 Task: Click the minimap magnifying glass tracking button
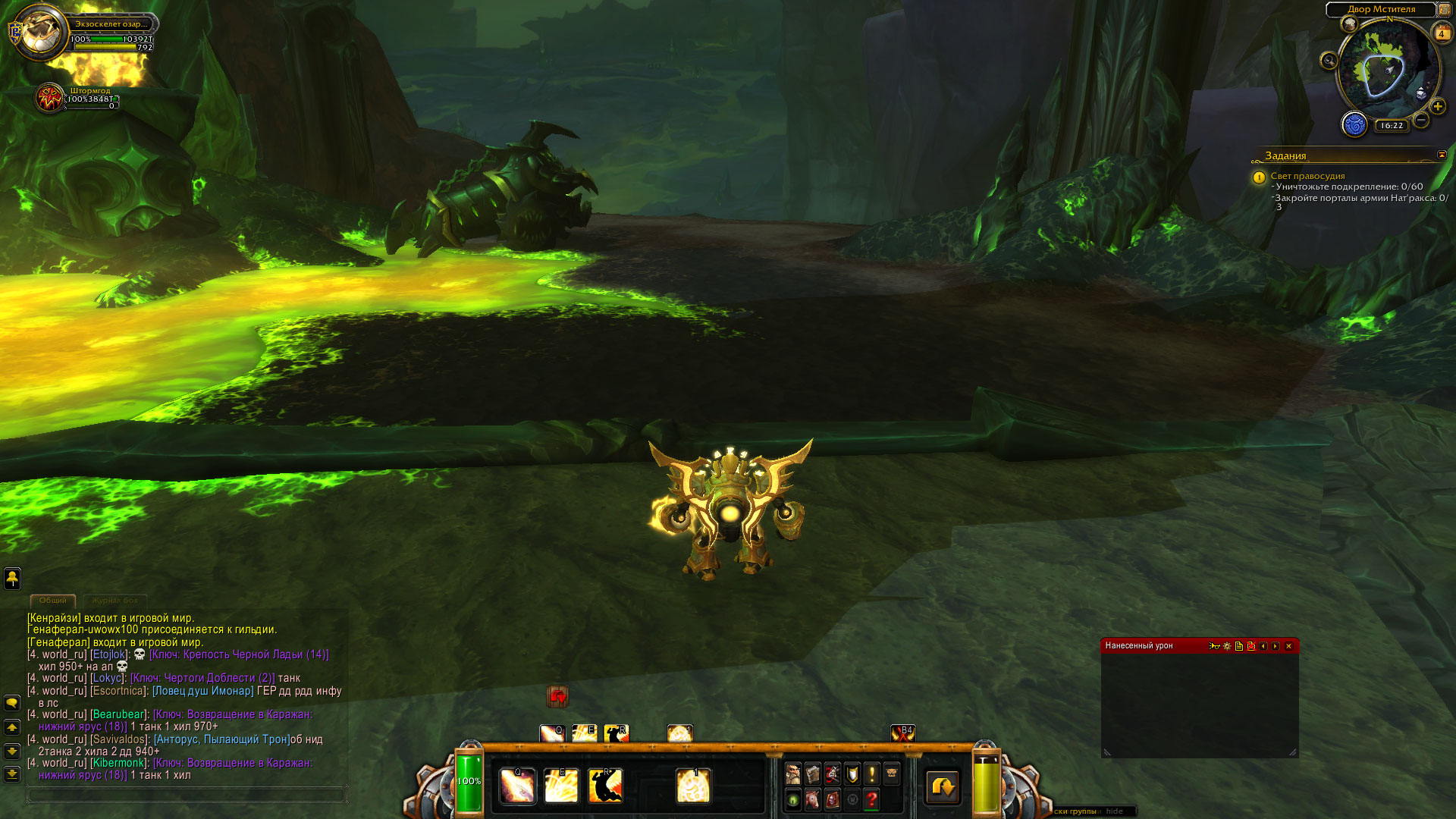pos(1329,61)
